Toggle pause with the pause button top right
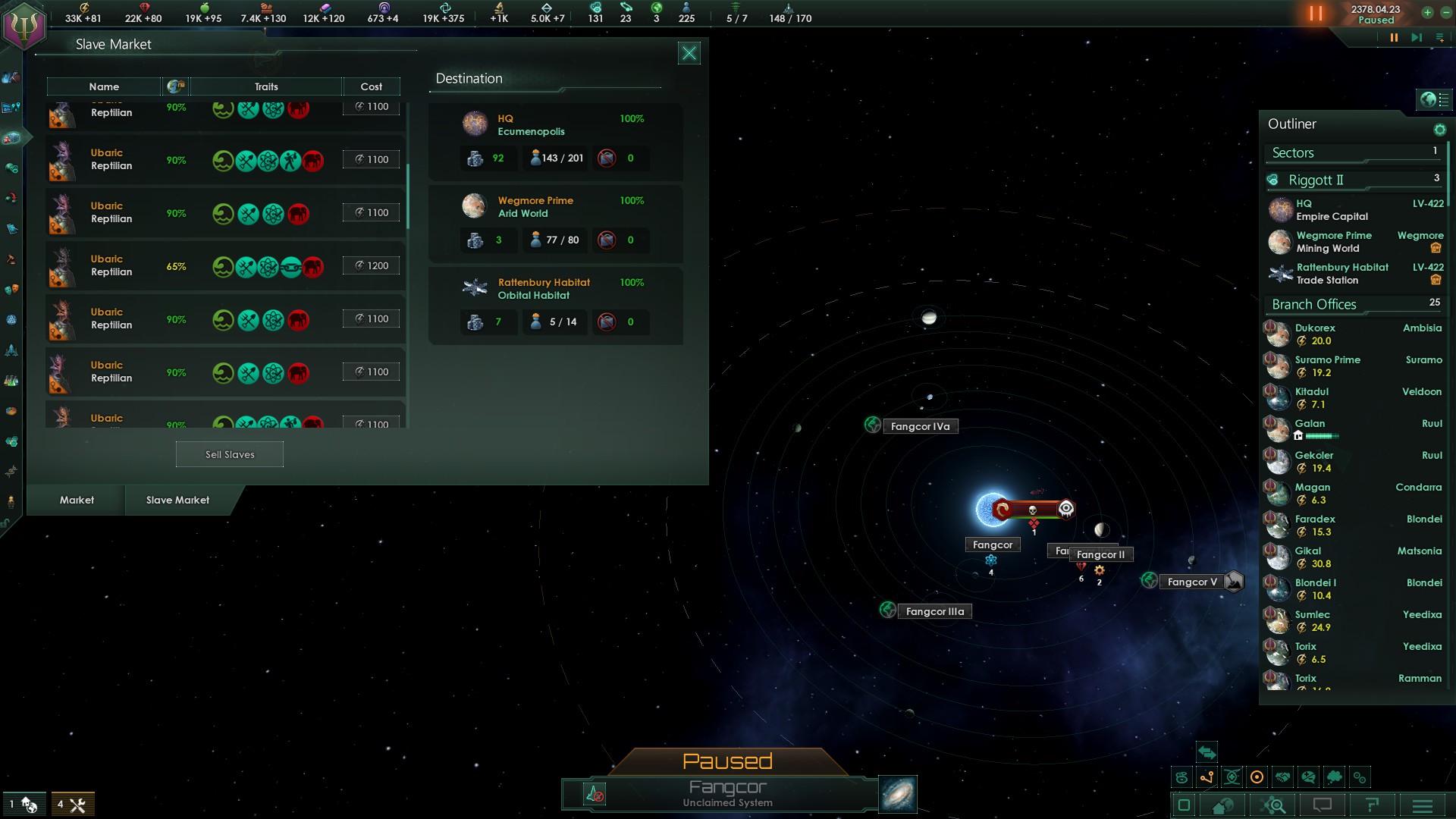1456x819 pixels. click(x=1314, y=13)
